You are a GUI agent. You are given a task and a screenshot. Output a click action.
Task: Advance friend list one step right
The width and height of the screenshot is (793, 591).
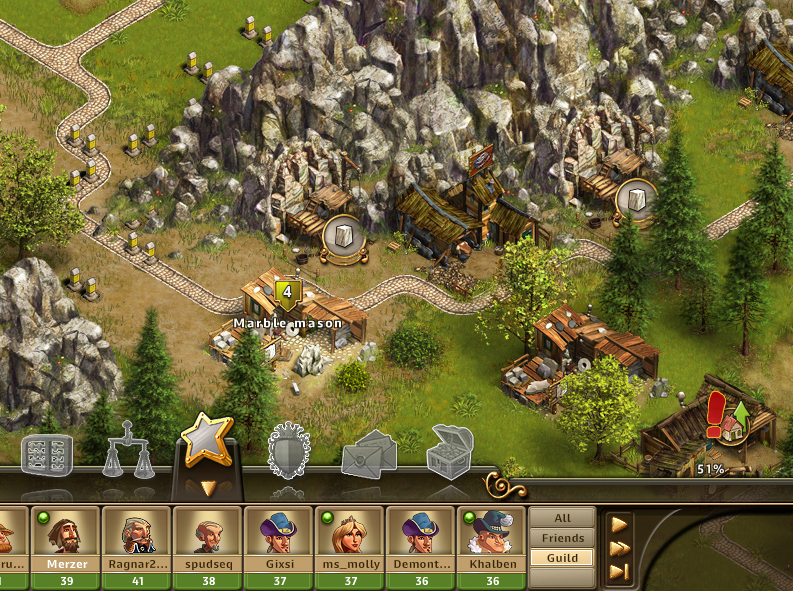(619, 523)
